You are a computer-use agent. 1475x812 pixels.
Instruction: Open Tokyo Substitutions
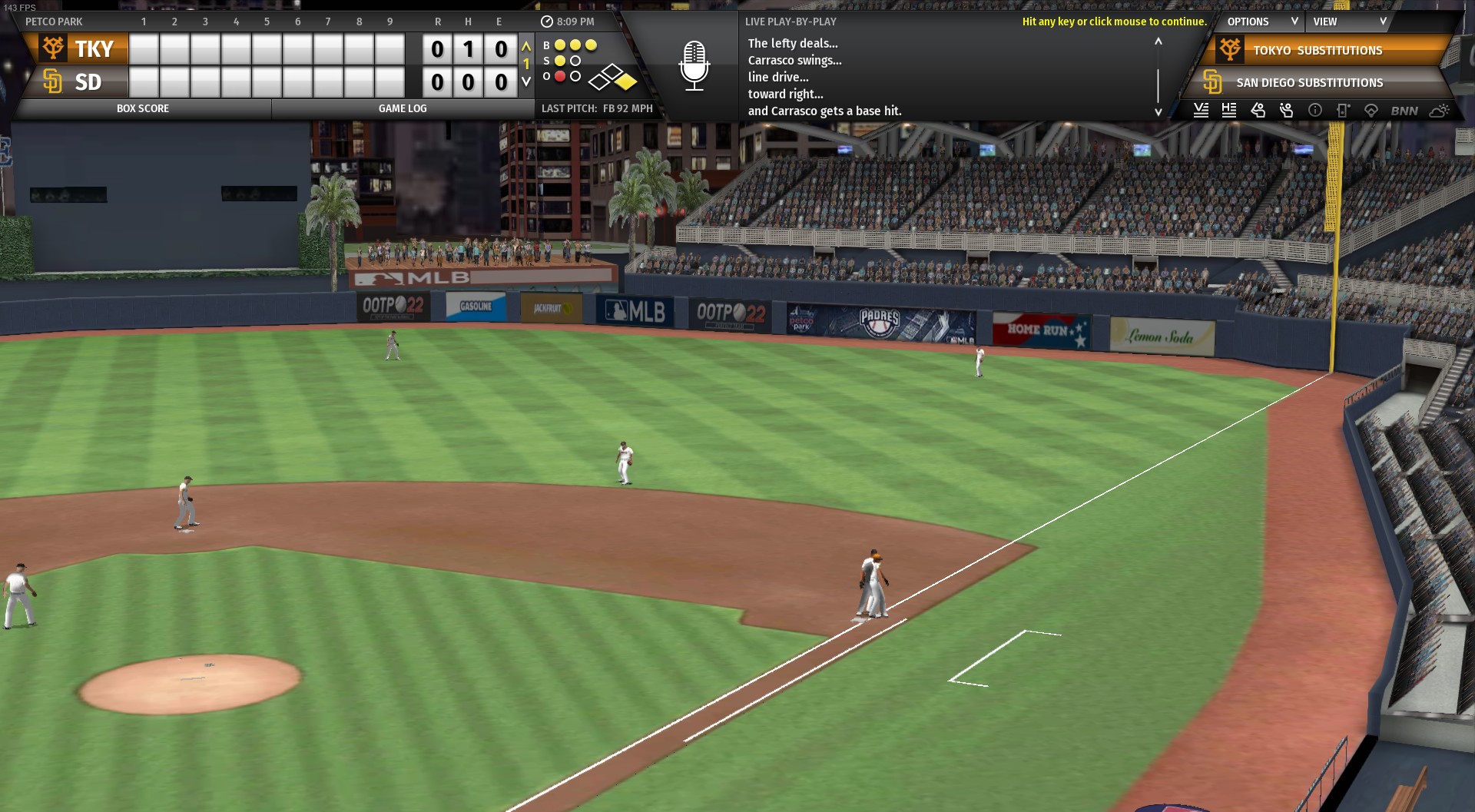[x=1317, y=51]
